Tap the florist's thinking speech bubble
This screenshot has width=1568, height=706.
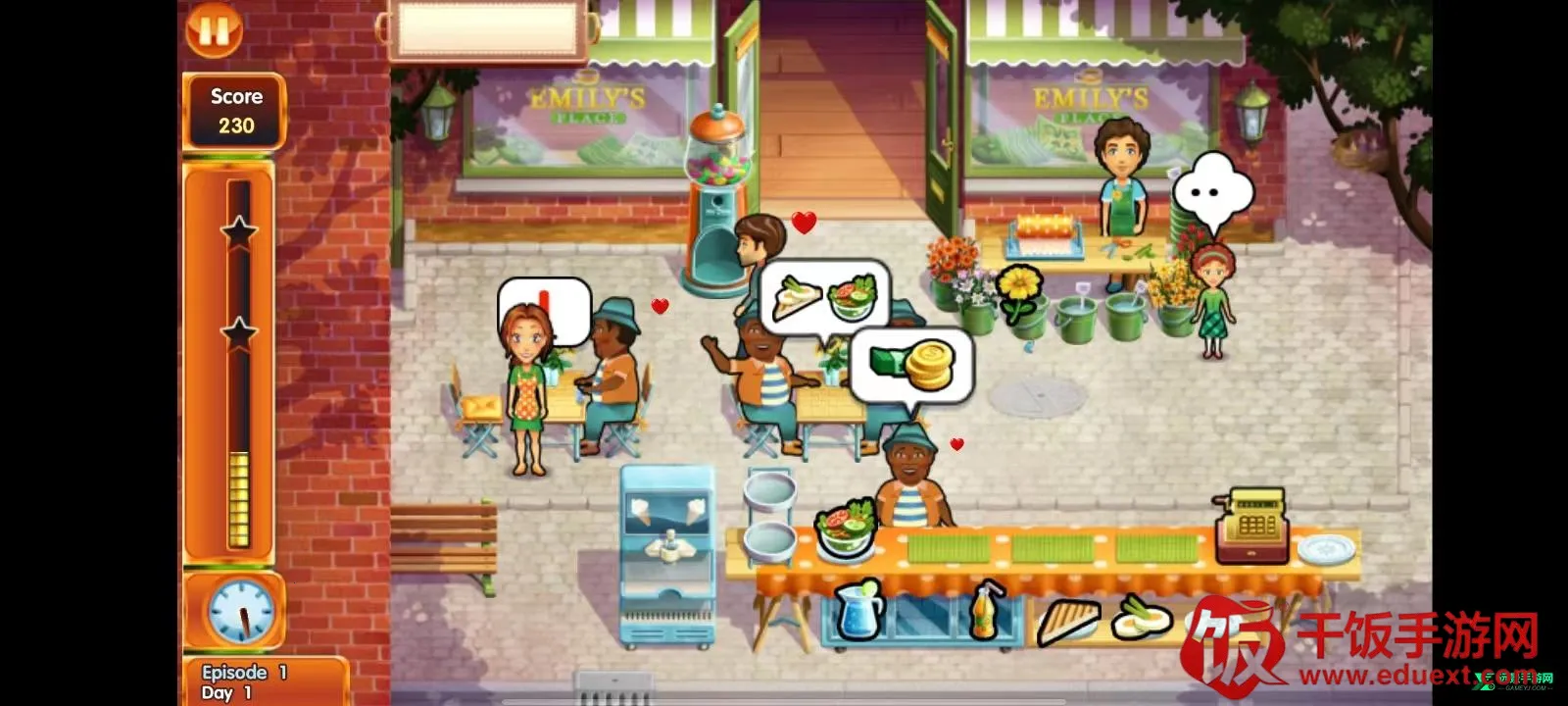pyautogui.click(x=1212, y=193)
